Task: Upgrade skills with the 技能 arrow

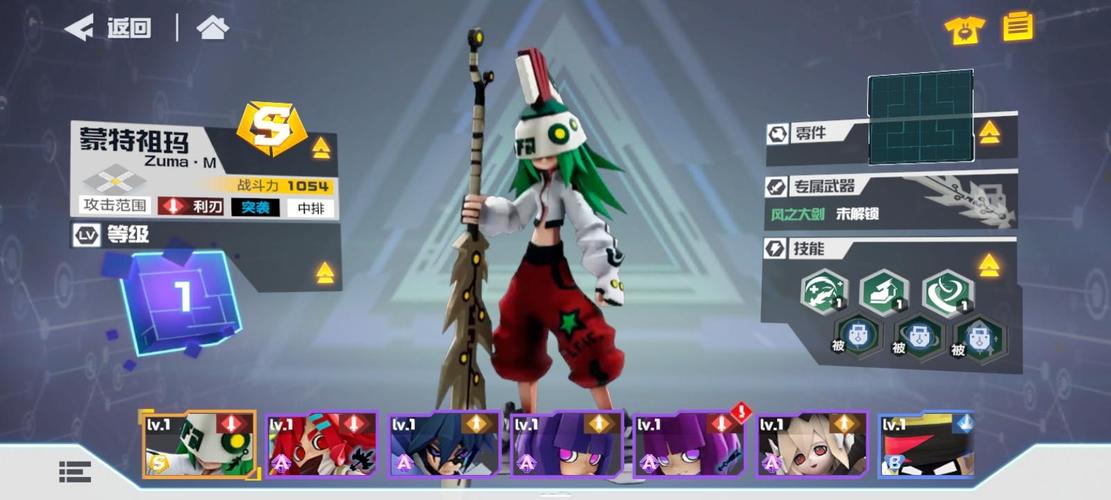Action: pos(989,265)
